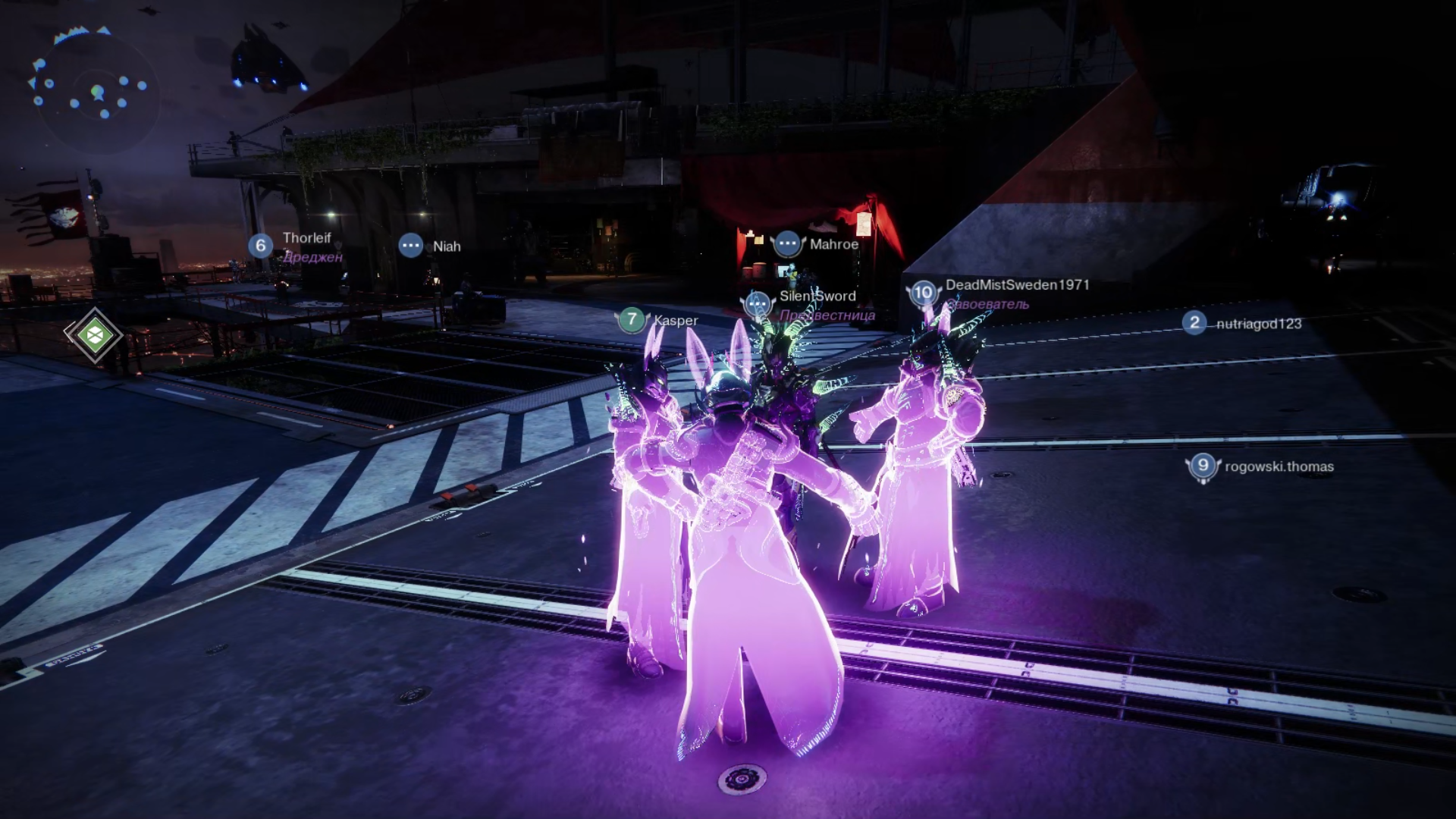
Task: Click the circular radar minimap
Action: 95,91
